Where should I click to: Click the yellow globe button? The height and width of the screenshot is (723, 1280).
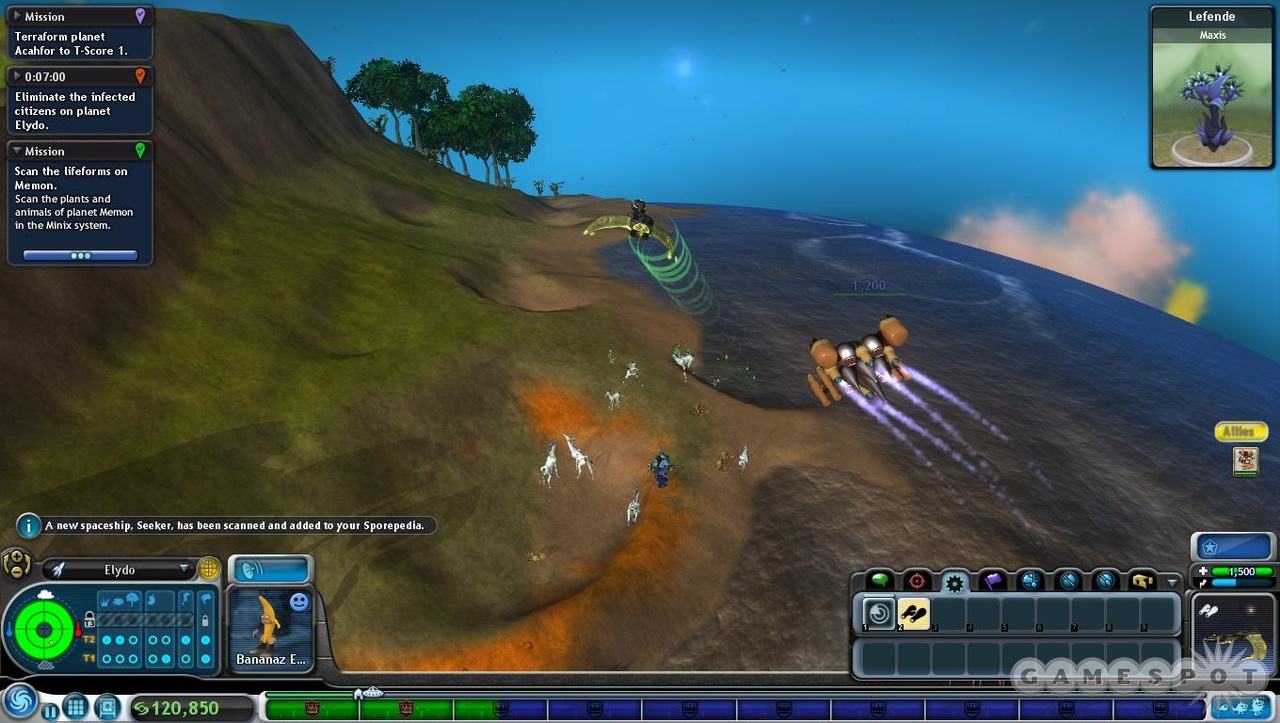coord(208,569)
